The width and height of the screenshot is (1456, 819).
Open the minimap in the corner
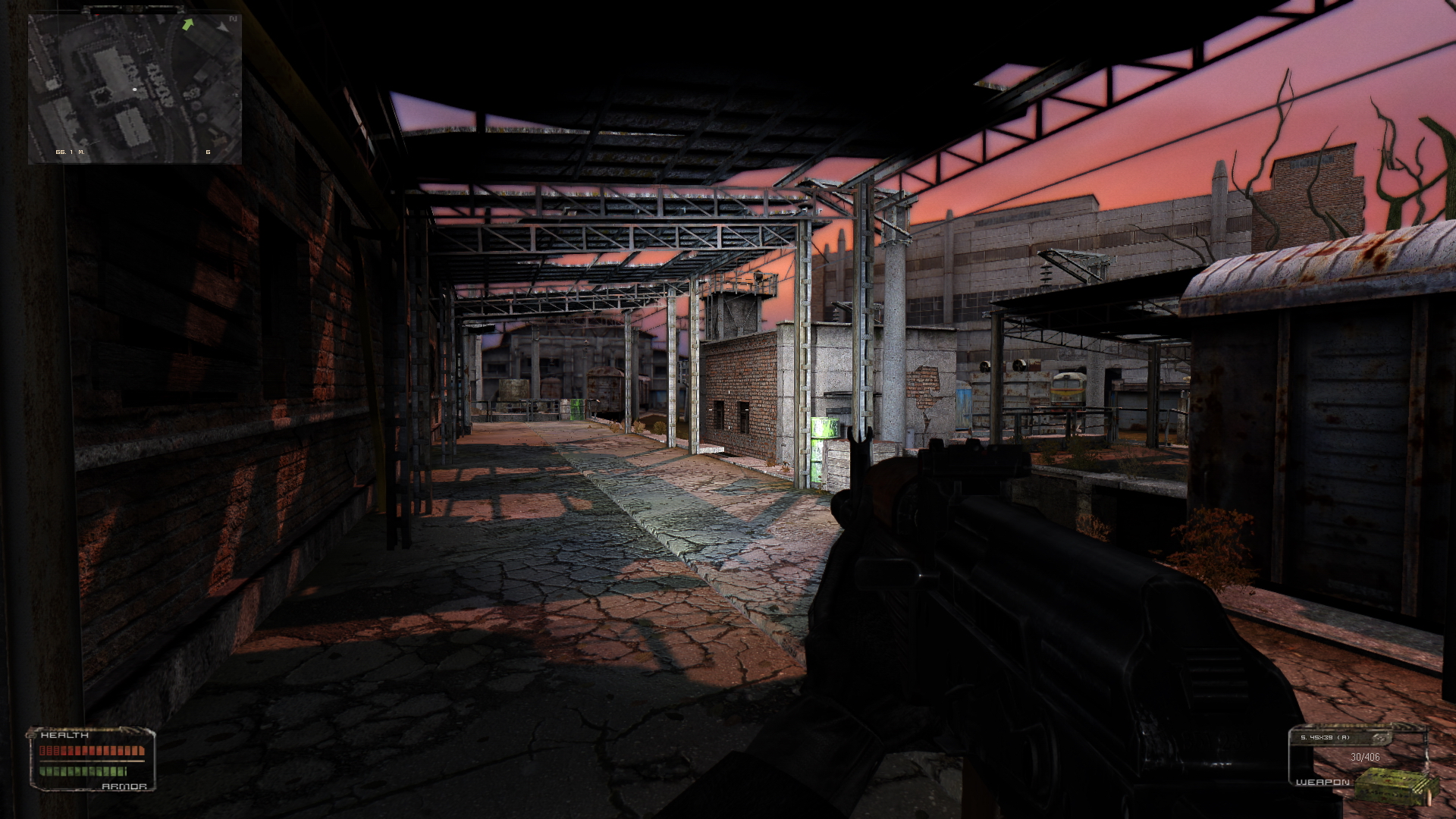[x=135, y=89]
